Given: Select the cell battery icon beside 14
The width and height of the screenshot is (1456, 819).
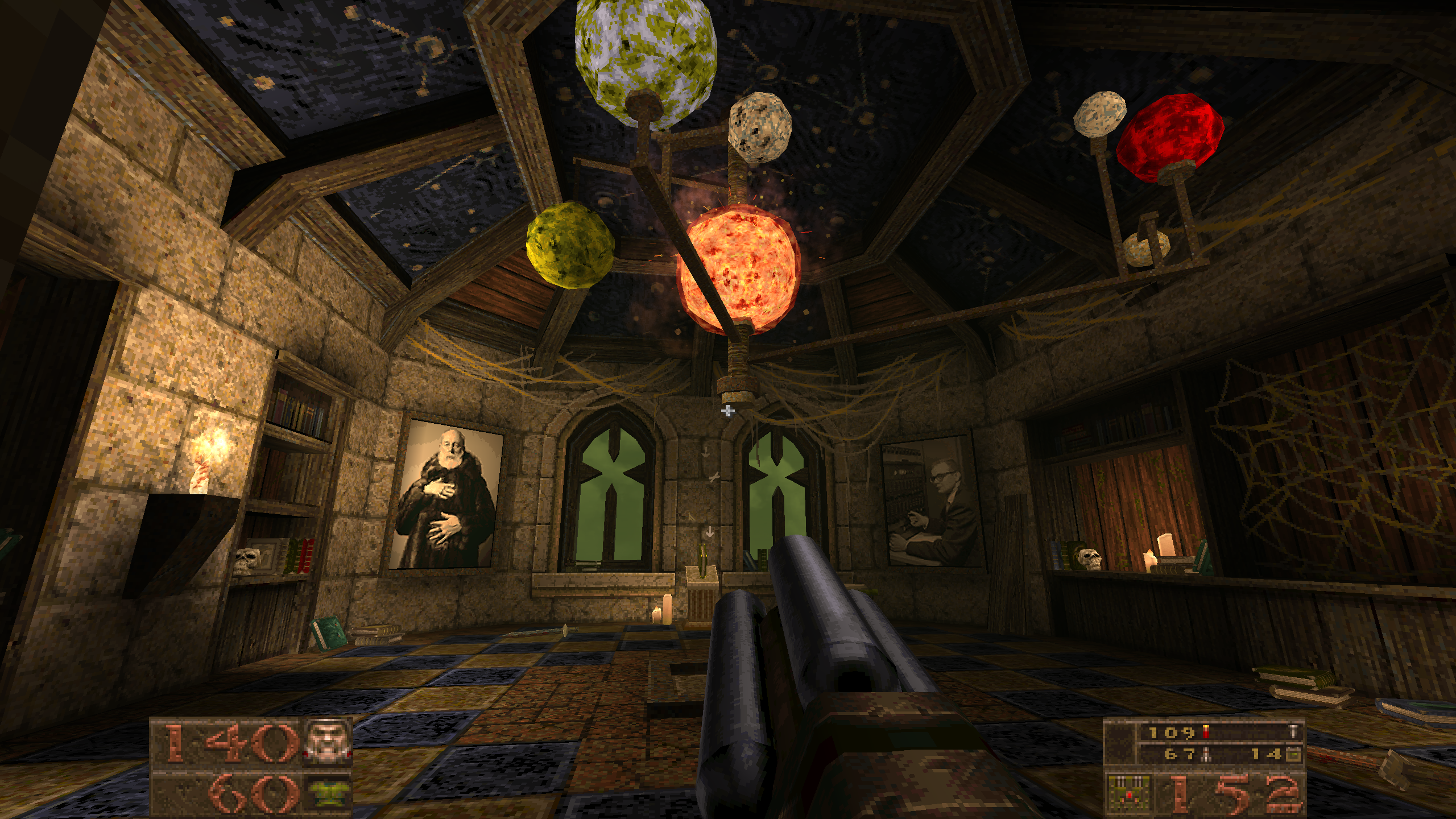Looking at the screenshot, I should pyautogui.click(x=1293, y=755).
